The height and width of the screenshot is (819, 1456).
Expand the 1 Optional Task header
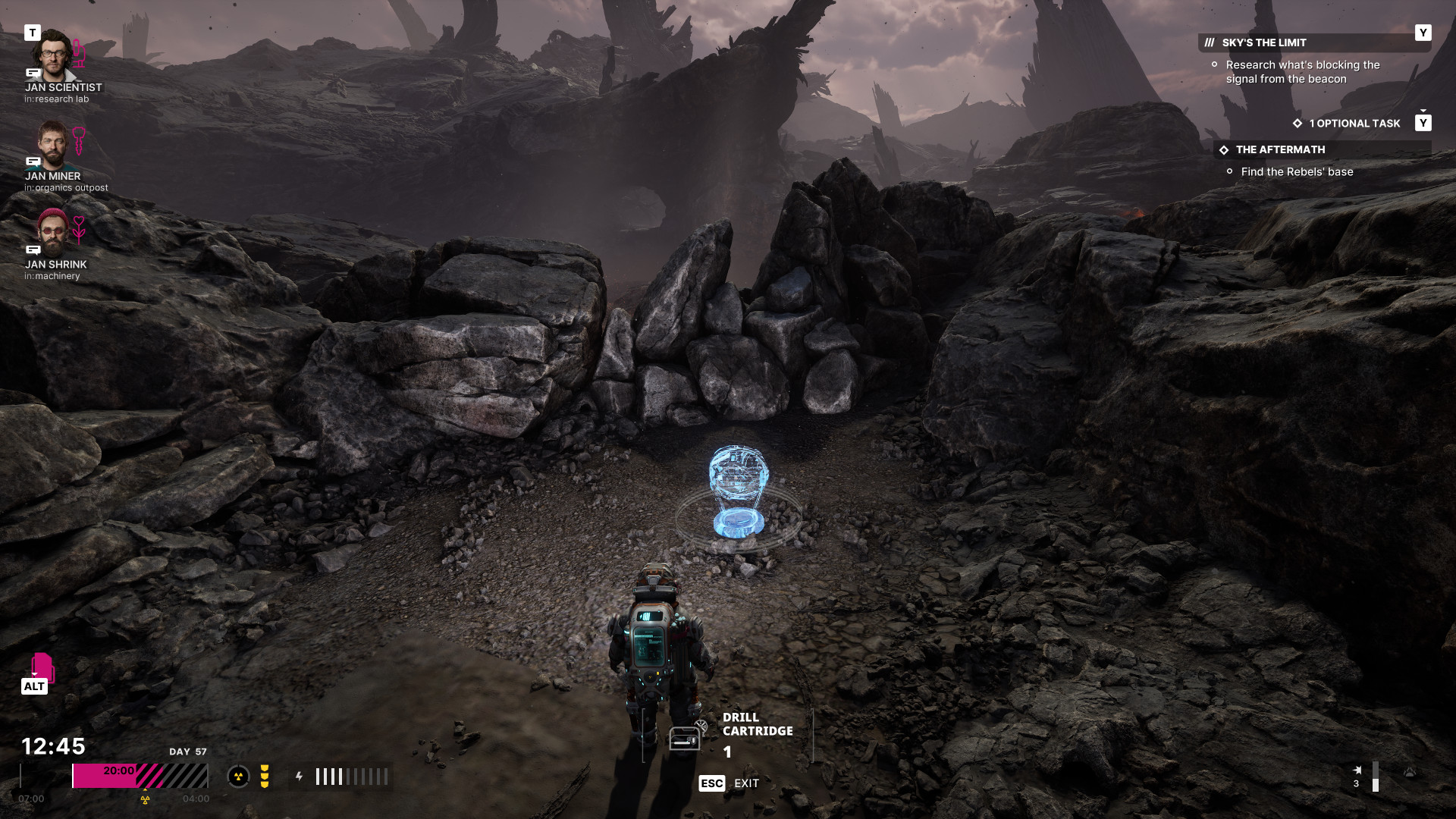(x=1354, y=124)
